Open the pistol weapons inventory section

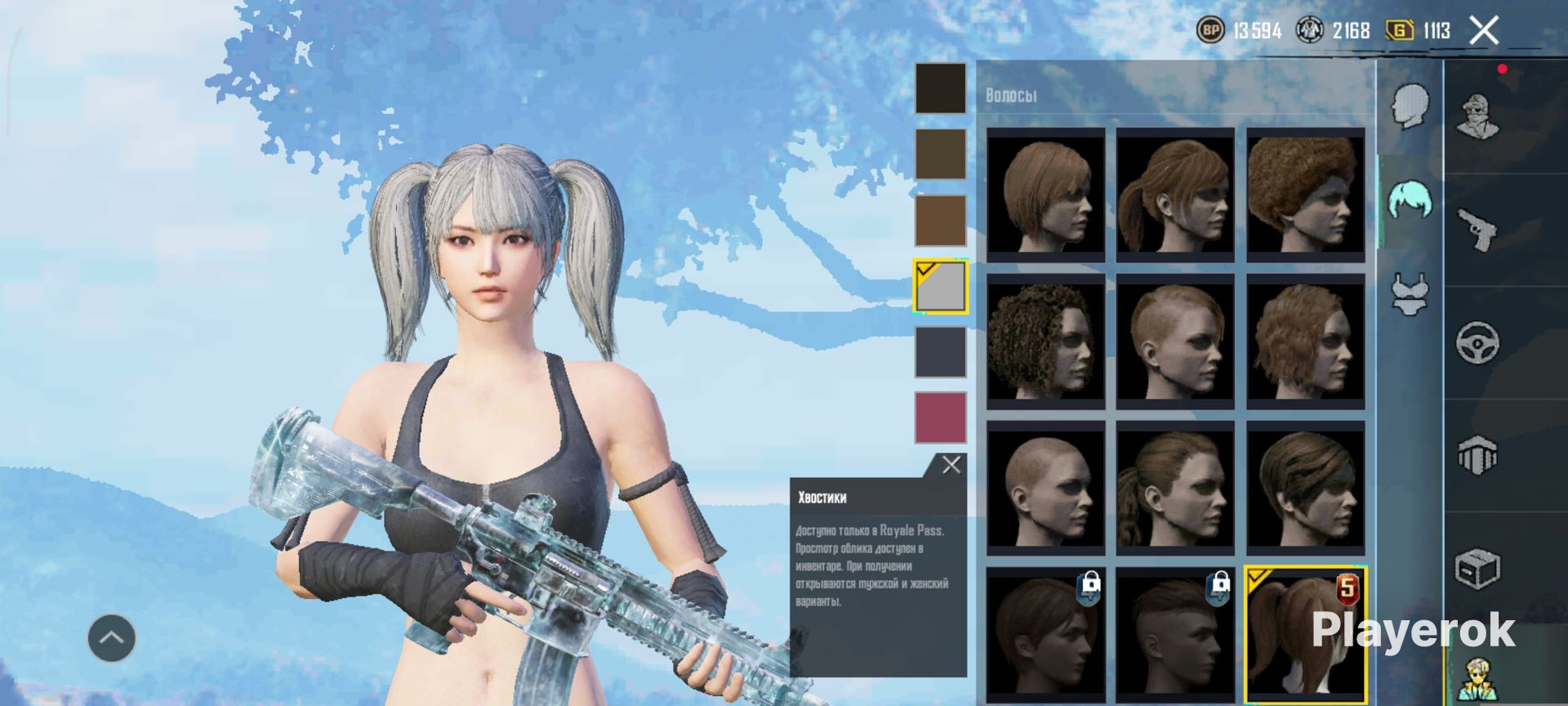click(x=1477, y=230)
